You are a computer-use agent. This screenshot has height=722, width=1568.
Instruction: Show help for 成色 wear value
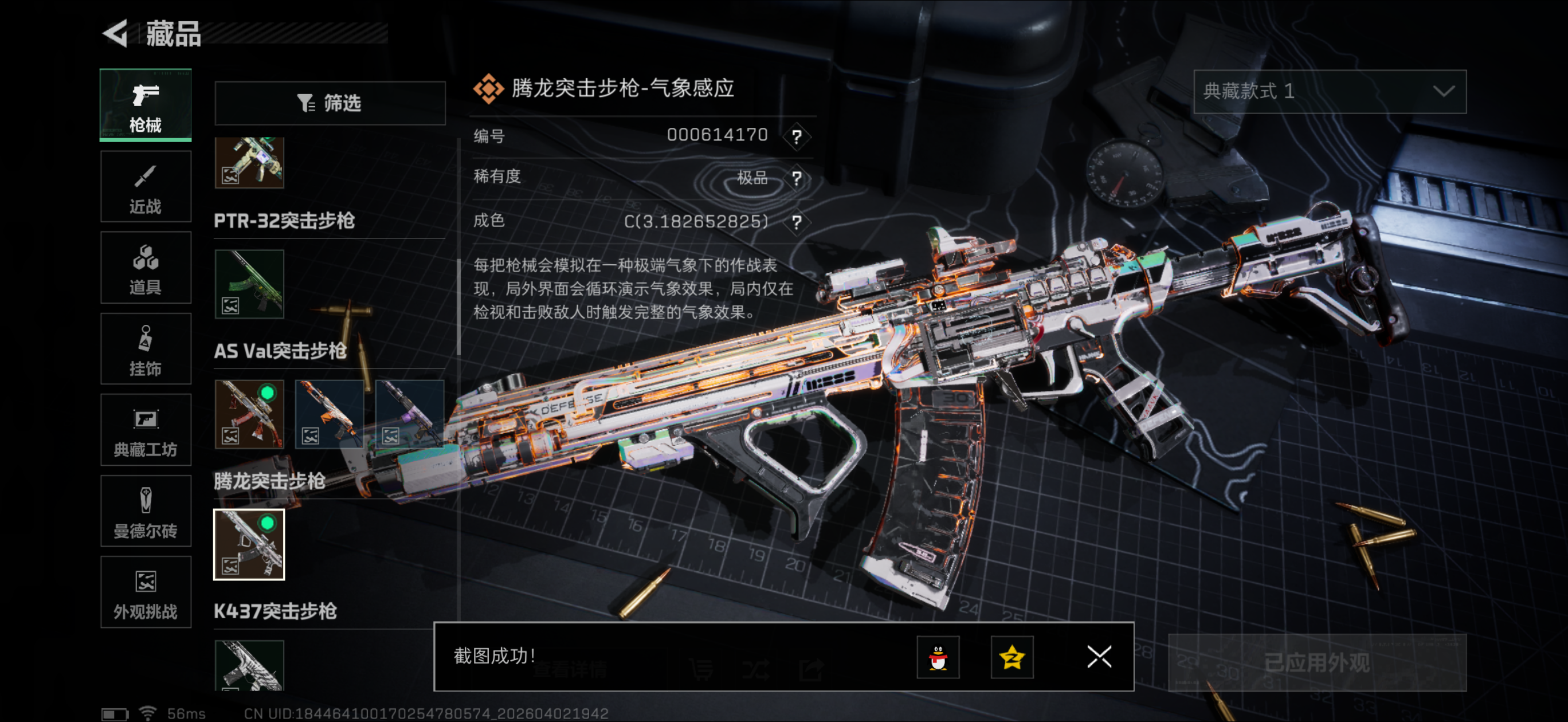(796, 222)
